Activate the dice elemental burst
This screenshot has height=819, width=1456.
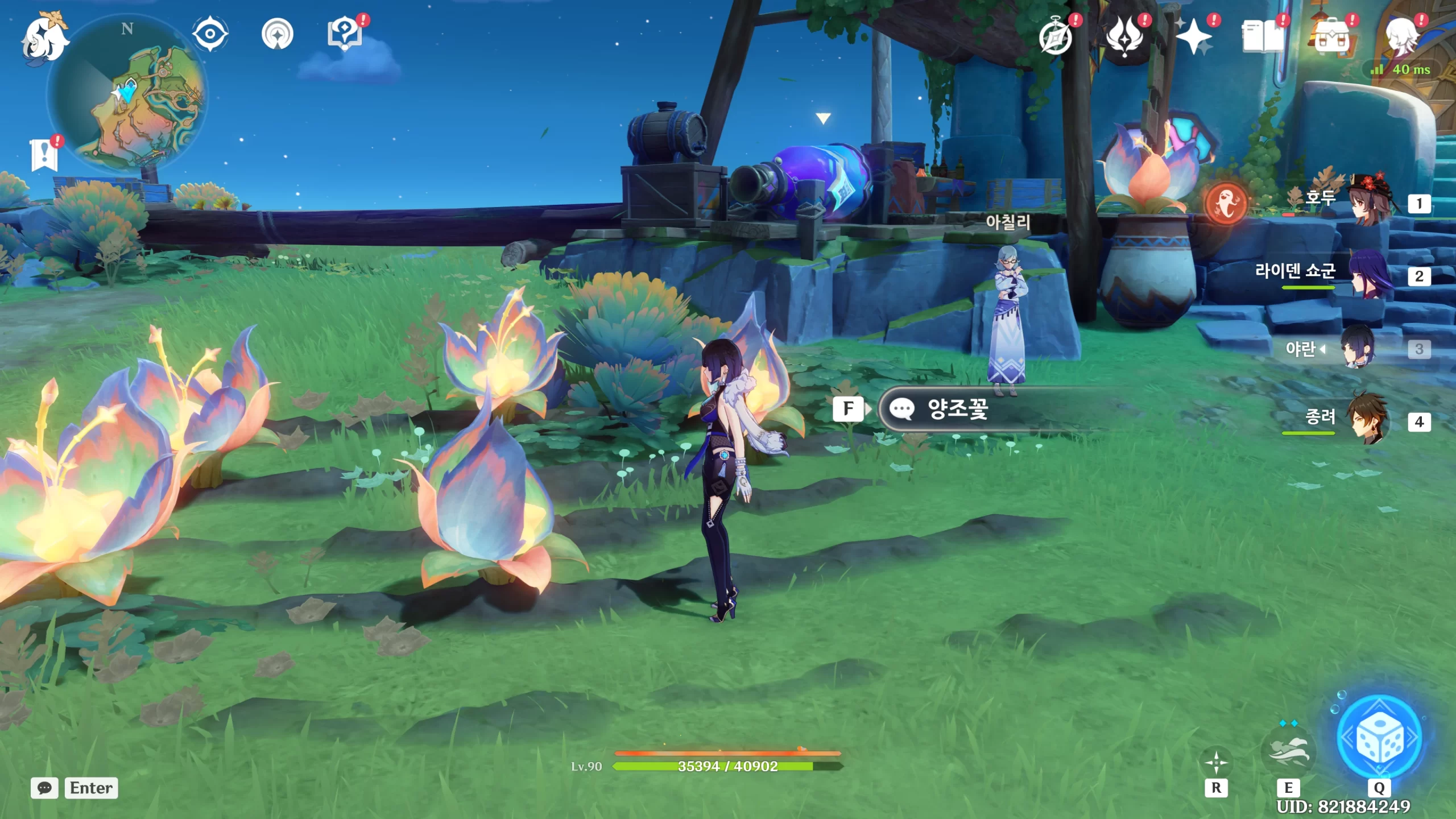pos(1380,737)
